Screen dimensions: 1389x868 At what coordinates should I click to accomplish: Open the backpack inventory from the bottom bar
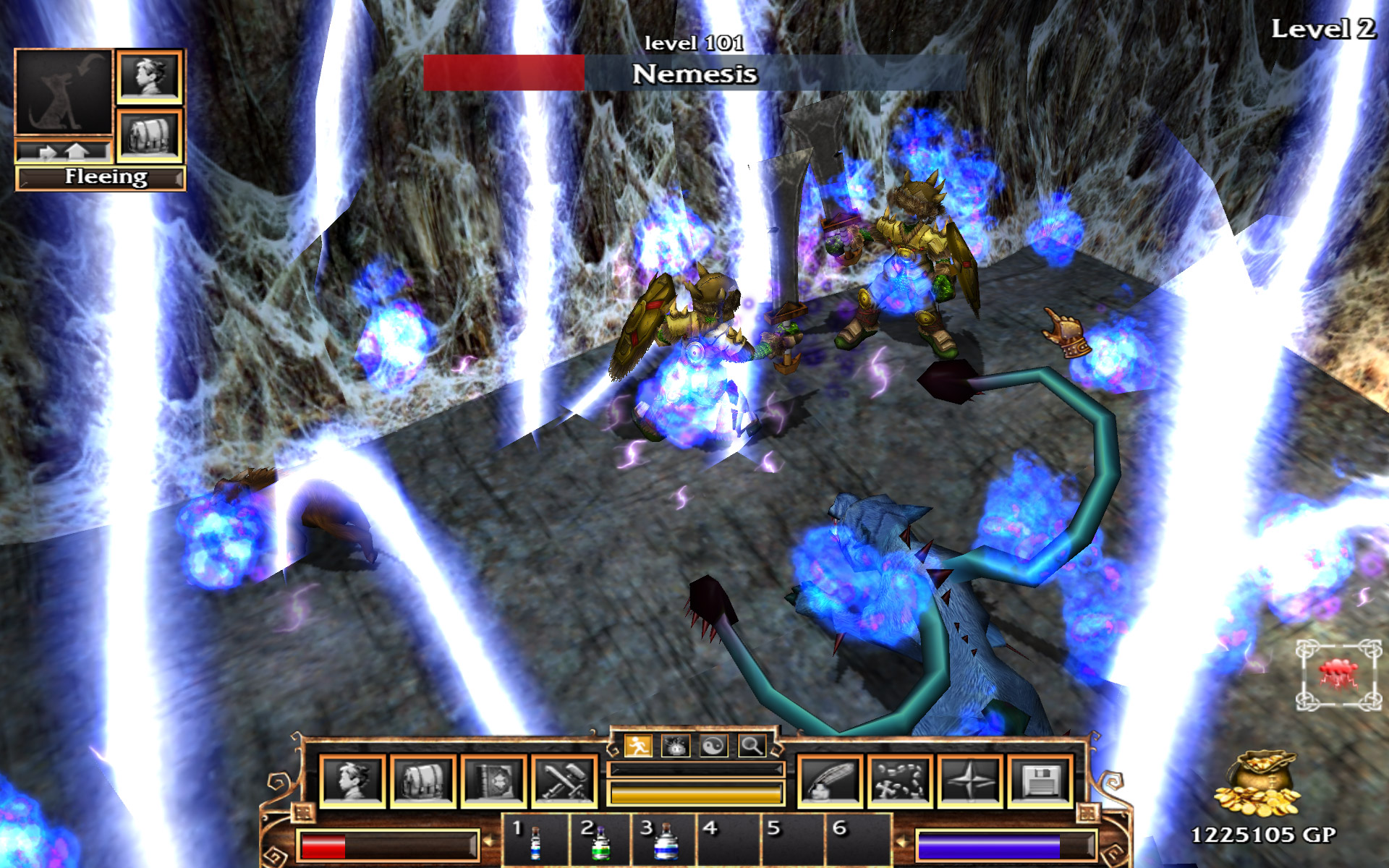(422, 781)
